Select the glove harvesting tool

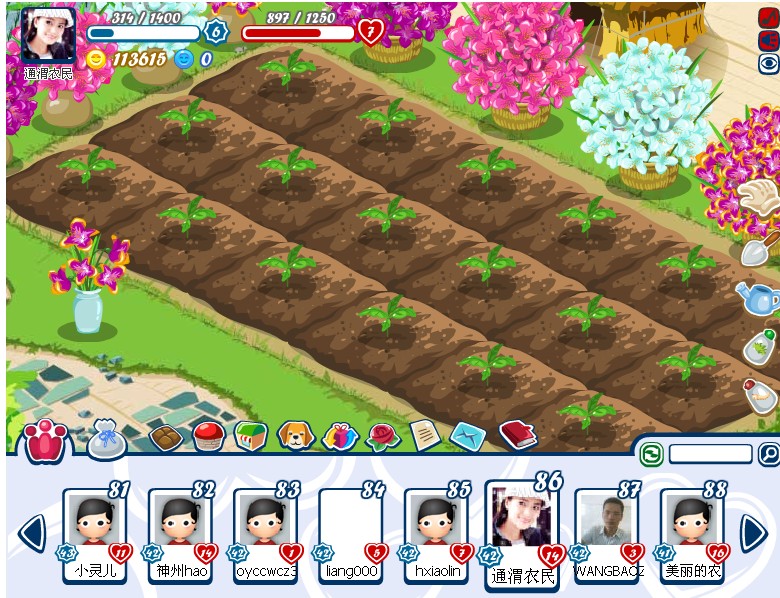coord(758,198)
